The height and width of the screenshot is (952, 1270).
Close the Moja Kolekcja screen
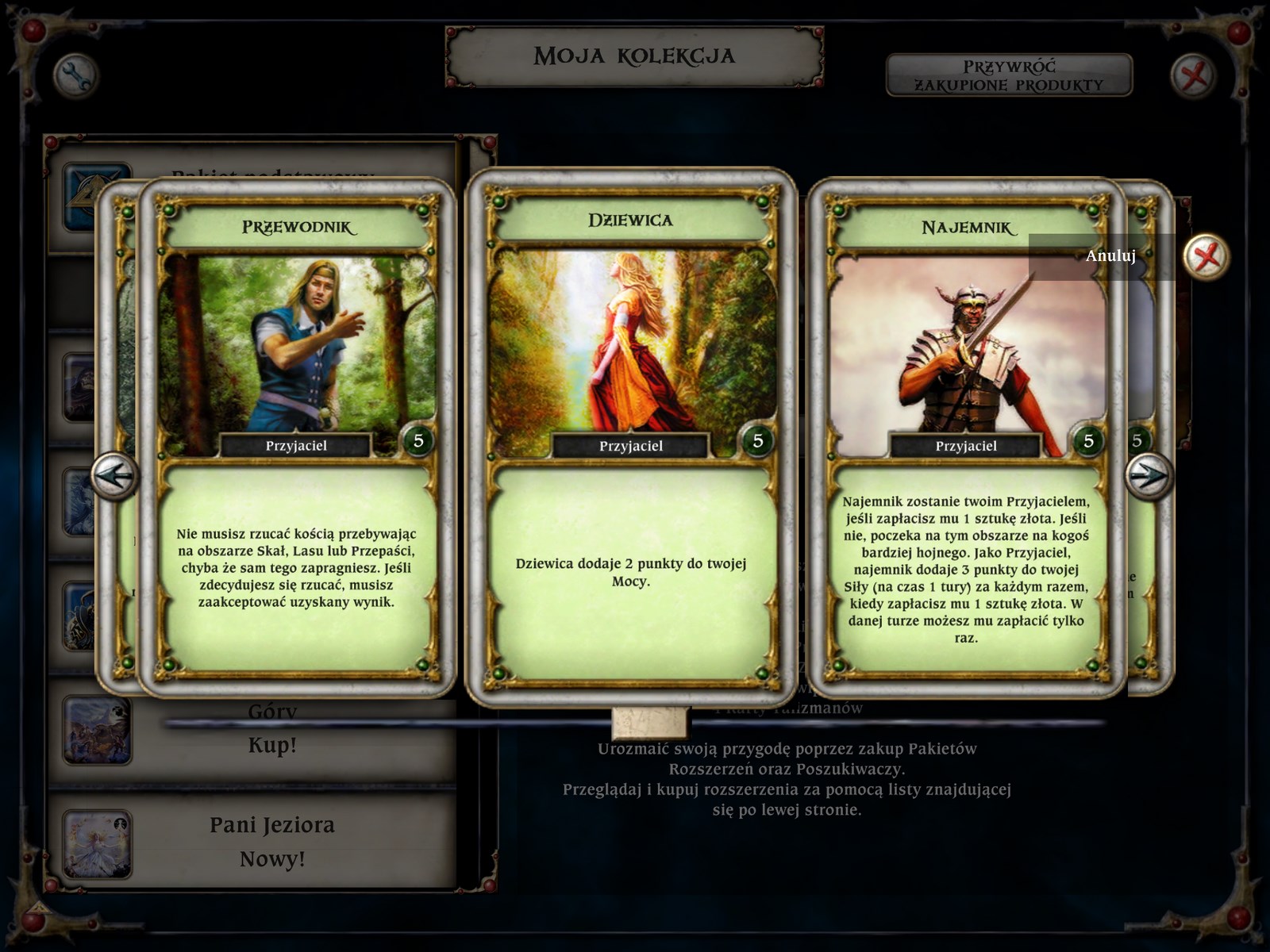click(1193, 76)
